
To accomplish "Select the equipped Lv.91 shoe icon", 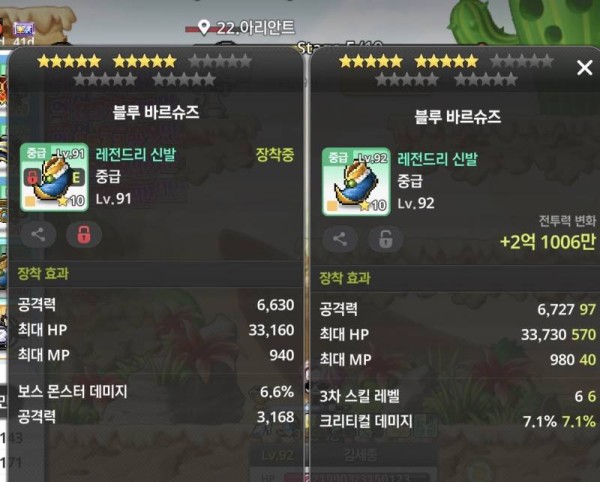I will 54,177.
